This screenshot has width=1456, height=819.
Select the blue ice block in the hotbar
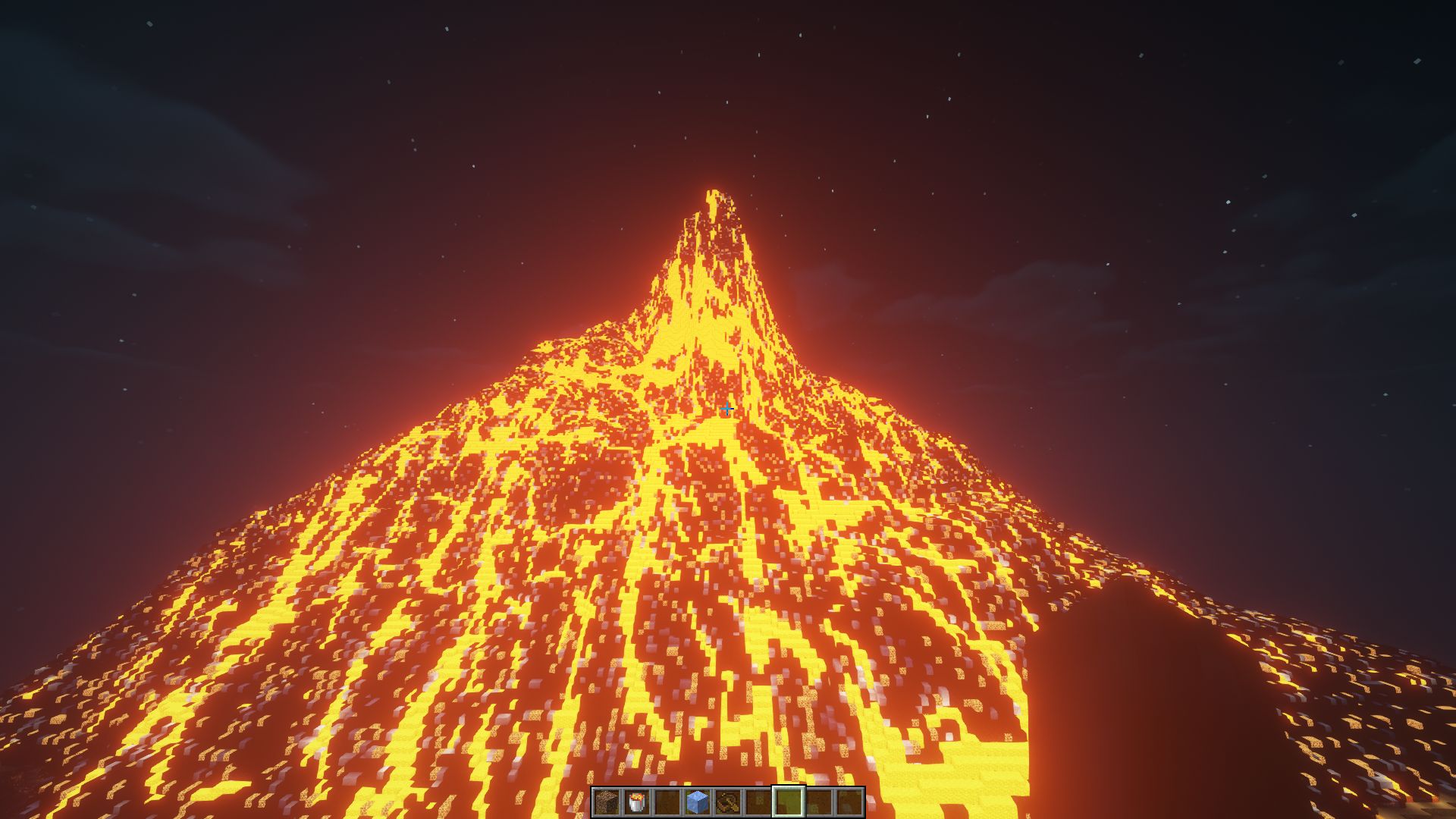[x=667, y=801]
